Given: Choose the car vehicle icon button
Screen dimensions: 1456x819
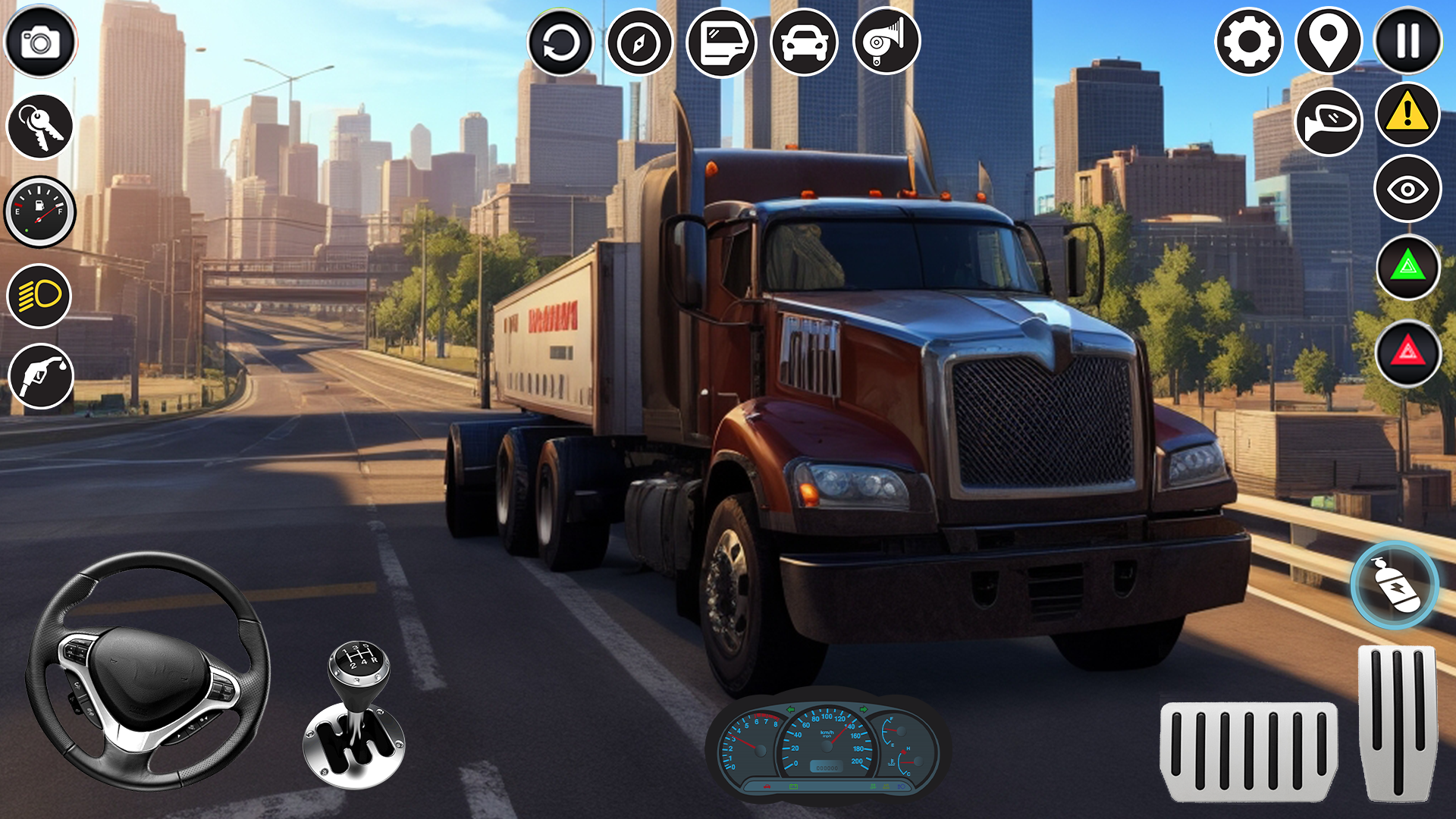Looking at the screenshot, I should [804, 42].
